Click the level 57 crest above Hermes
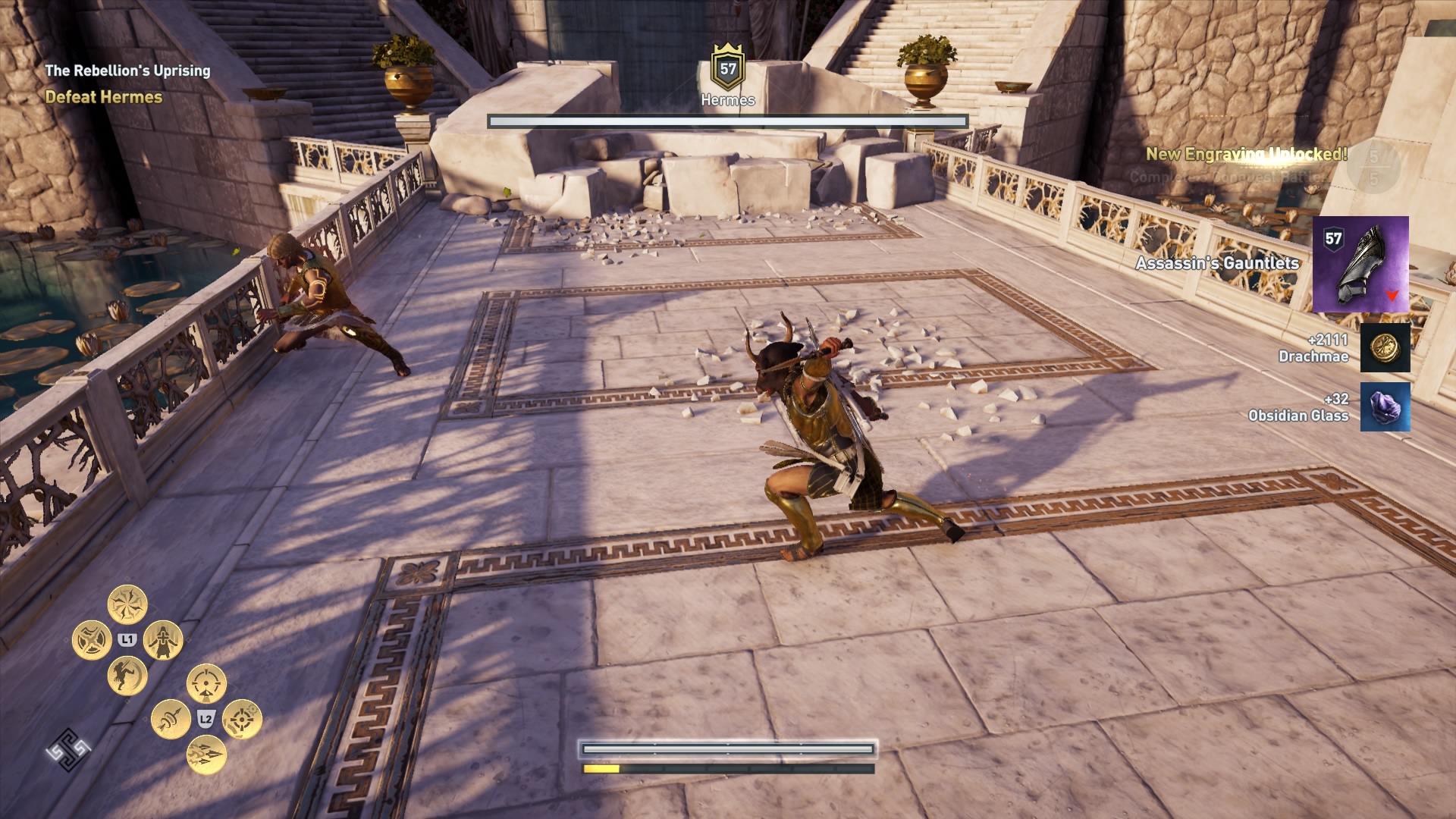Image resolution: width=1456 pixels, height=819 pixels. coord(726,71)
